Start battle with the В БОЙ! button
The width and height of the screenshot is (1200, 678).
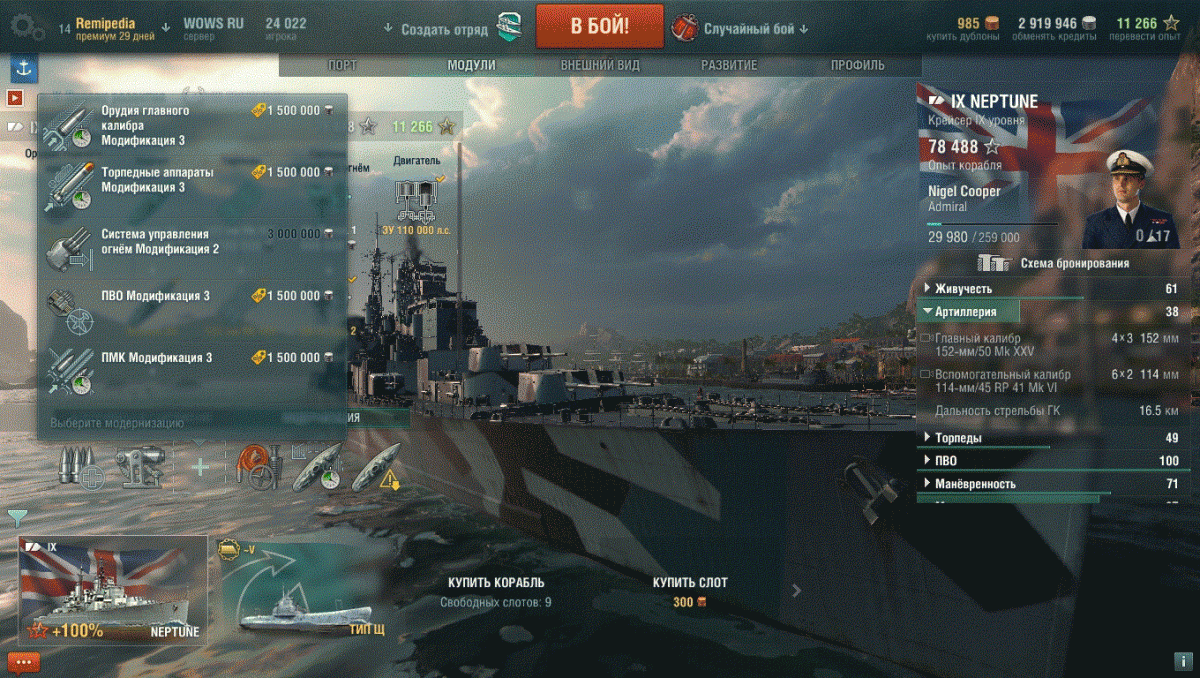599,27
